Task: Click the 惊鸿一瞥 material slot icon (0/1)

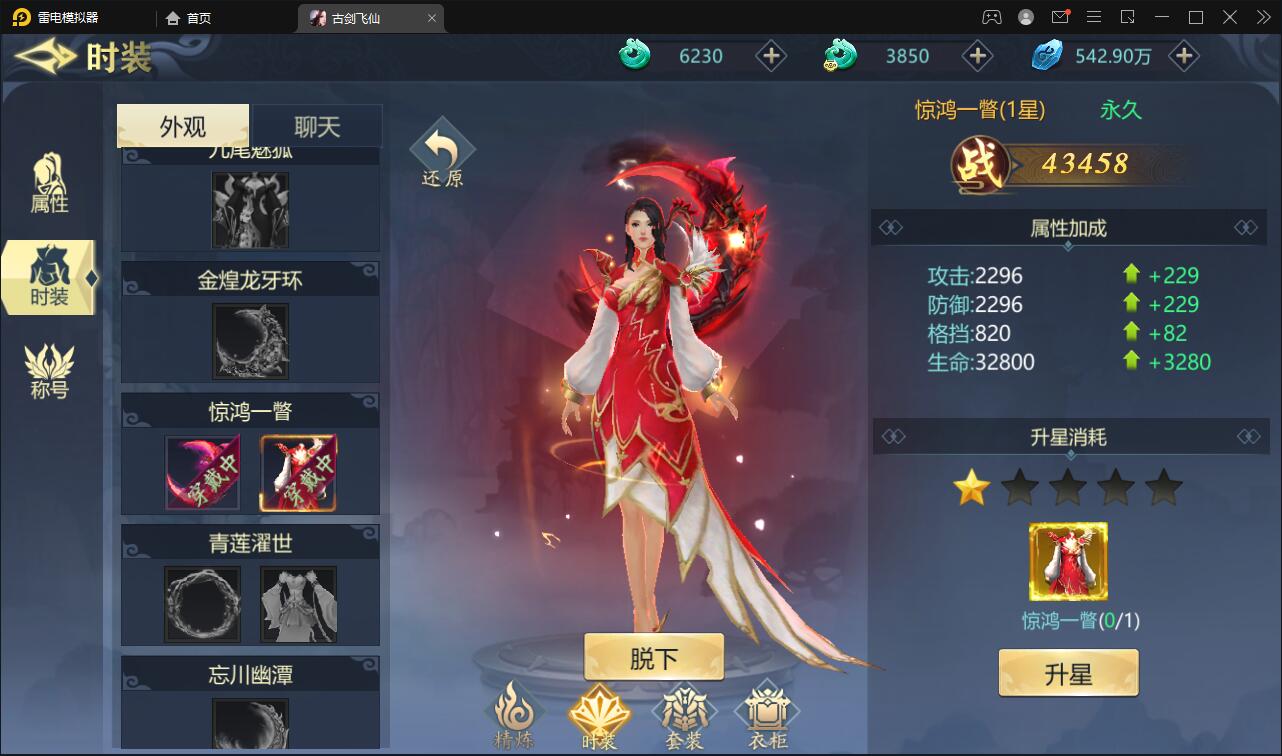Action: (1068, 563)
